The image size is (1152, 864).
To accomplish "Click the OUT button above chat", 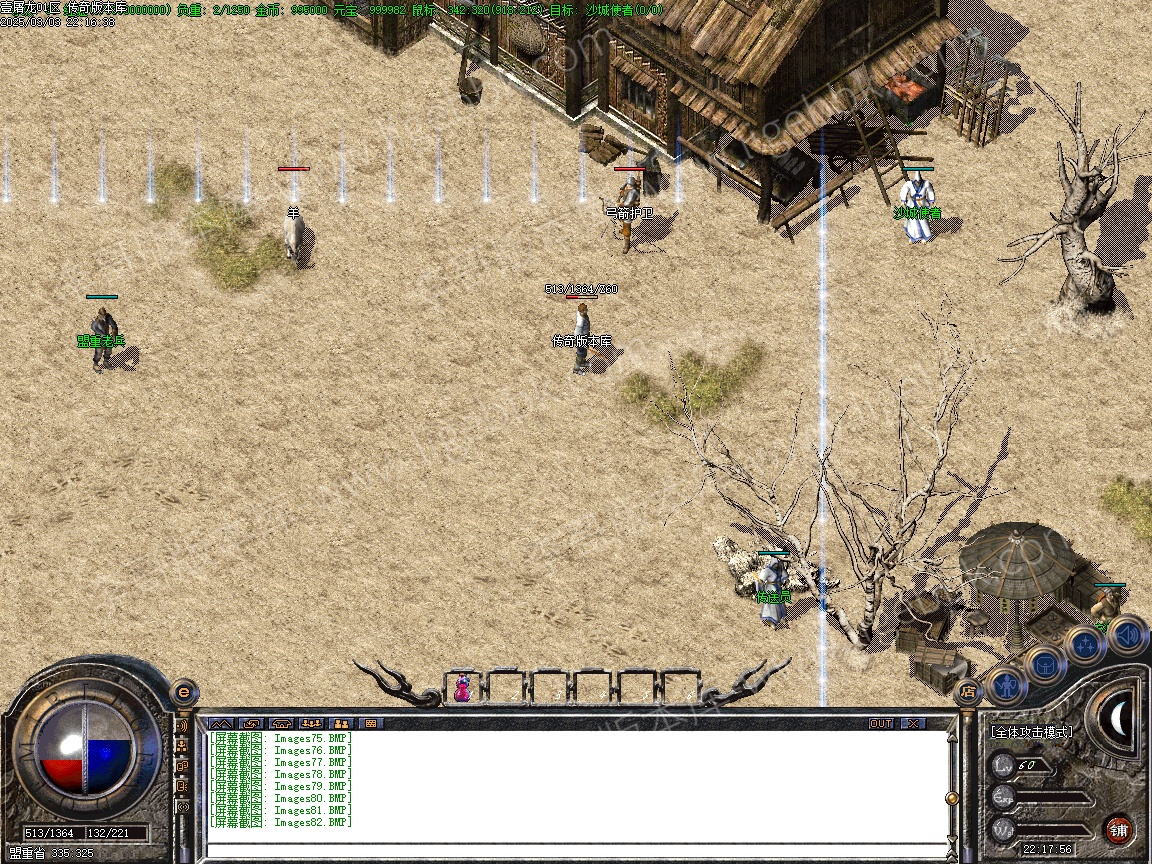I will click(880, 723).
